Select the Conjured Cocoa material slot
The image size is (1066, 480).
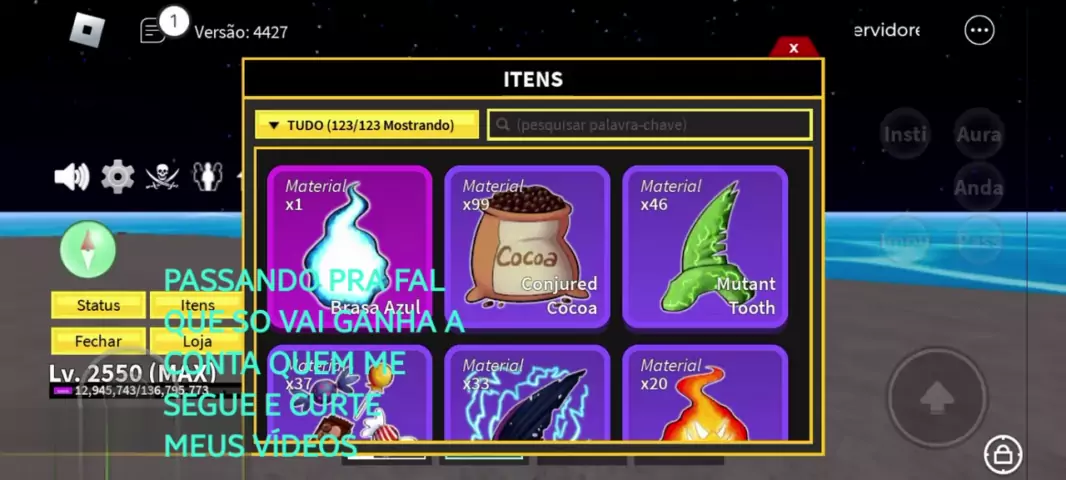click(527, 246)
